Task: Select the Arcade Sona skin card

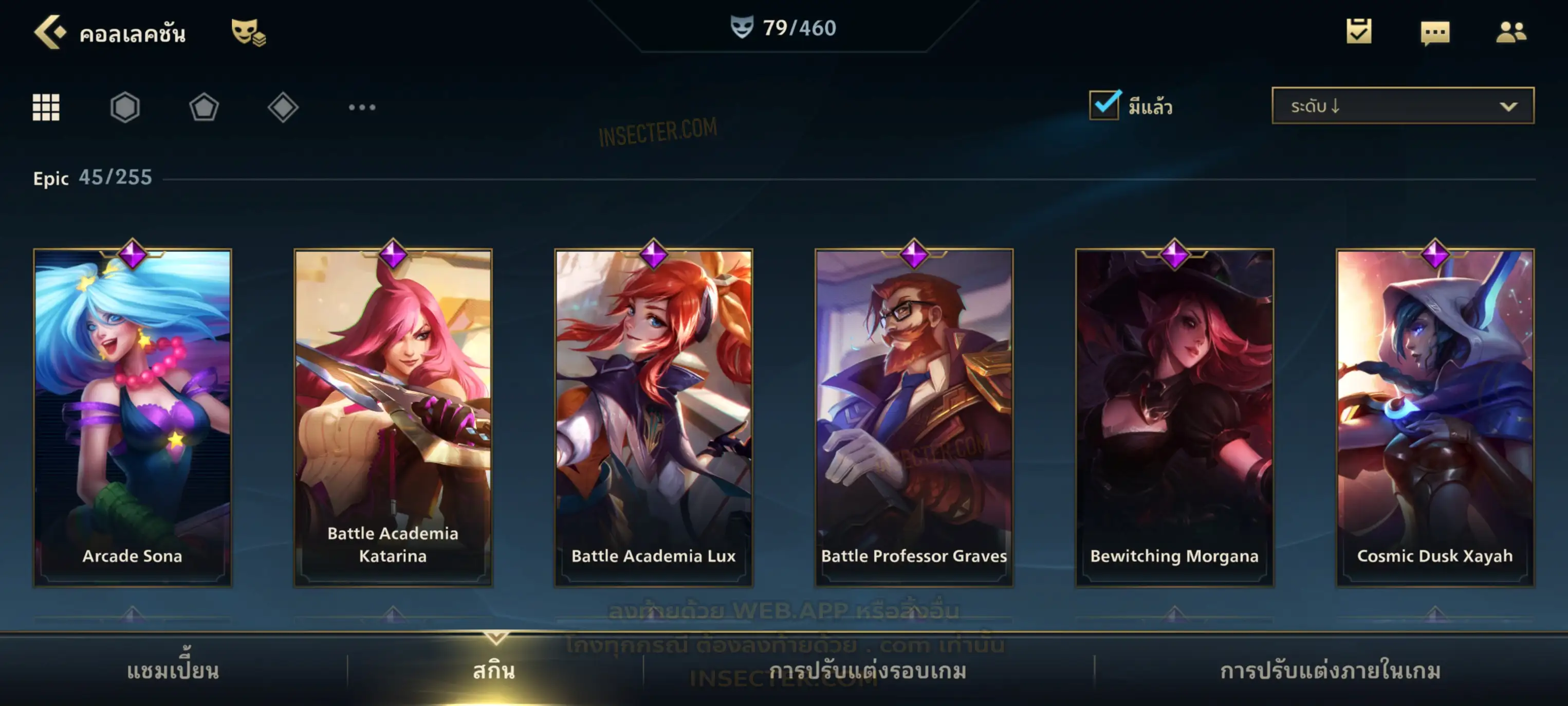Action: [x=132, y=417]
